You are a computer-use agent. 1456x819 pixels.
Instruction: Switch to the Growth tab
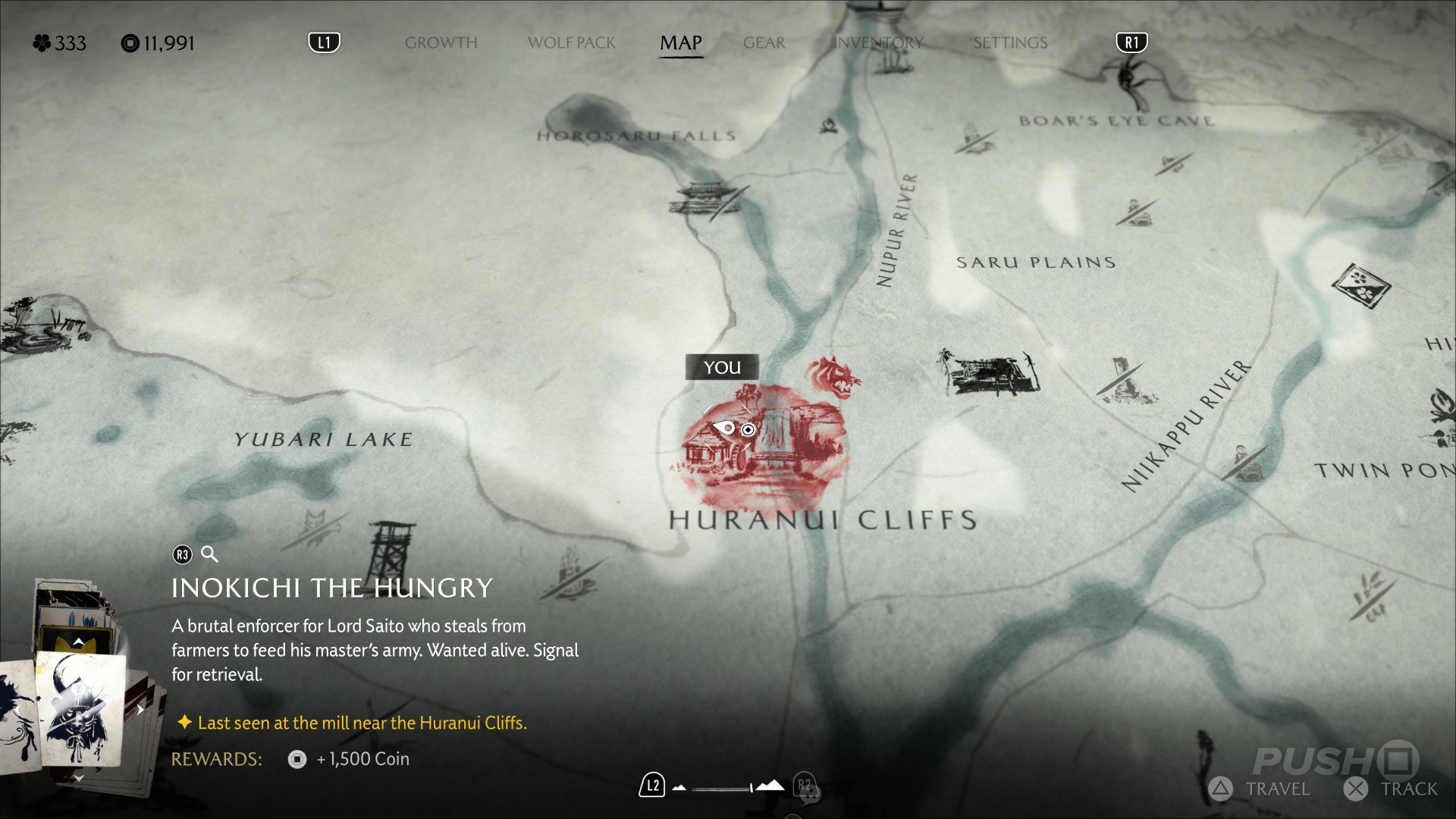pos(441,42)
